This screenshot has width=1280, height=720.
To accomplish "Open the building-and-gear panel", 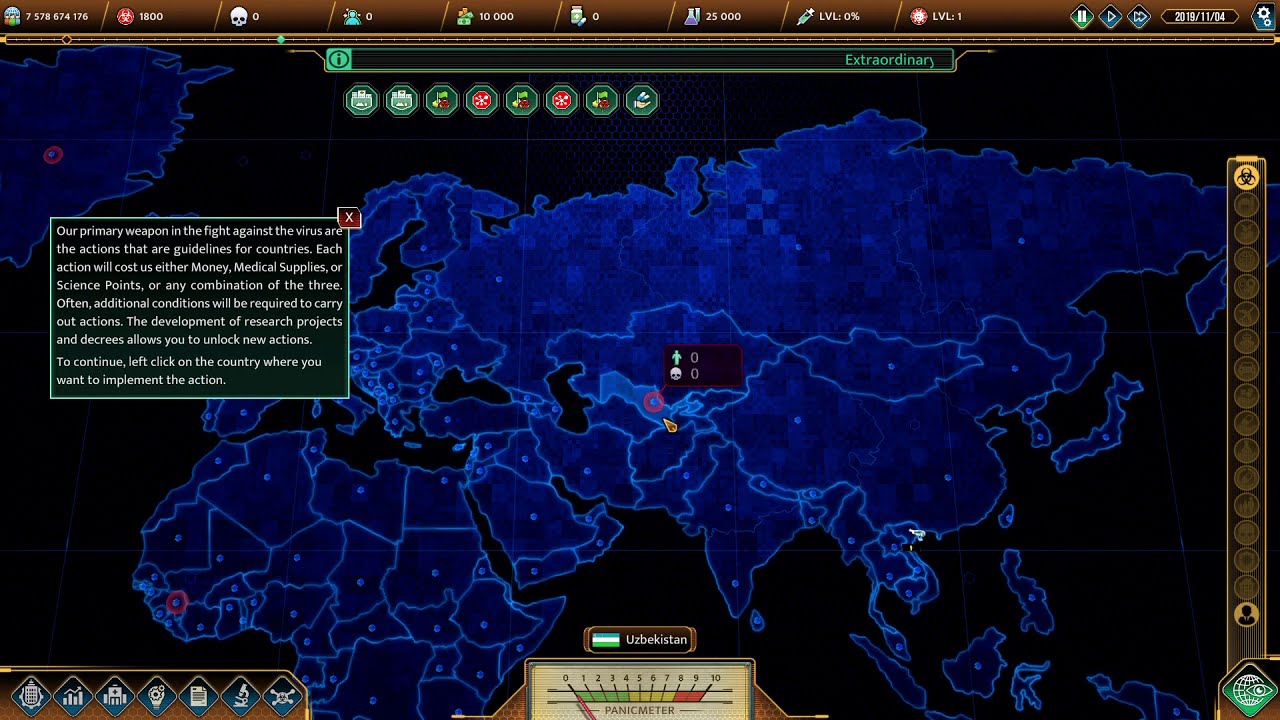I will click(x=30, y=695).
